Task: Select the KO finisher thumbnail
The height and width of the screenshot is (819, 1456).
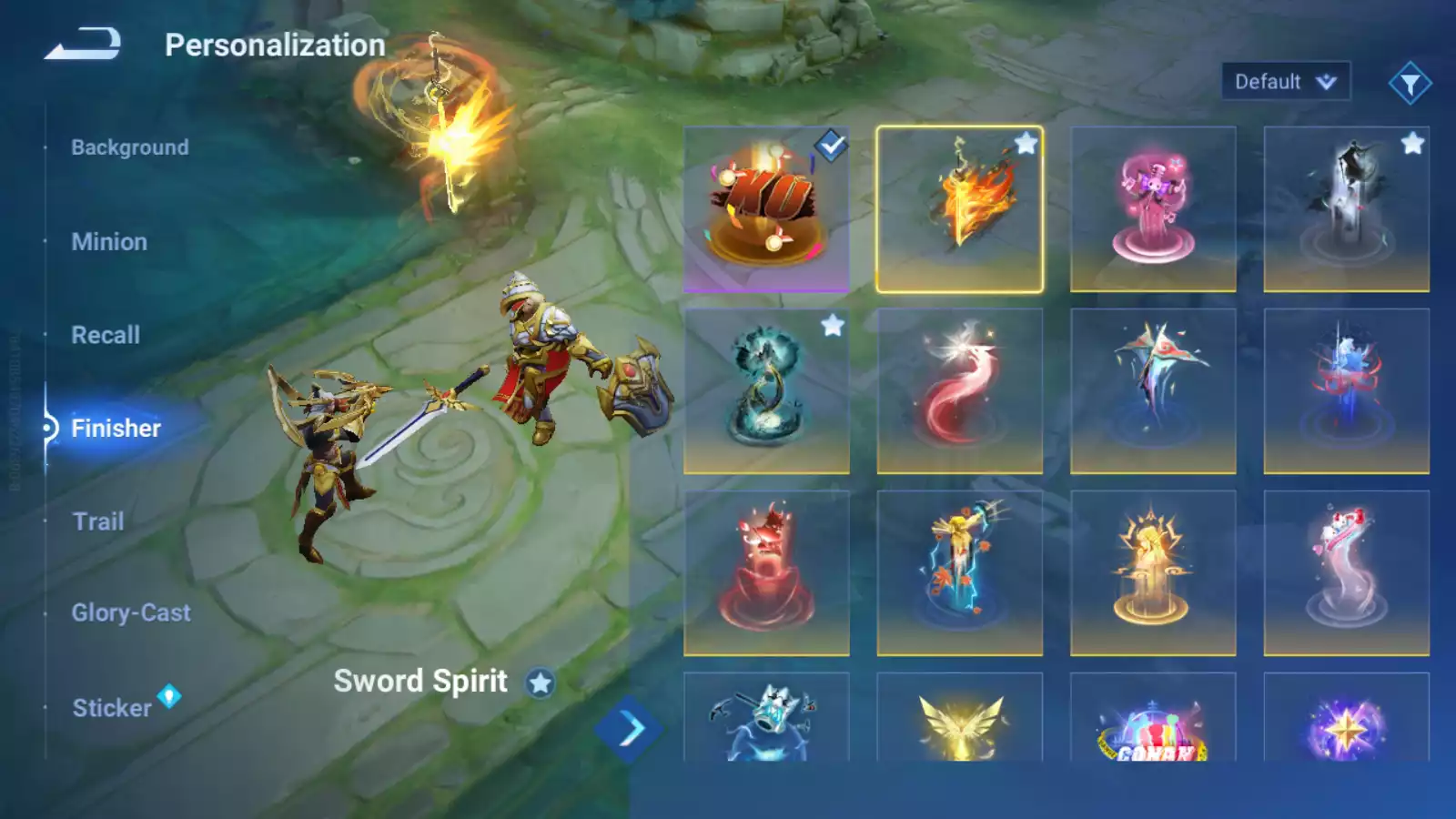Action: pos(766,209)
